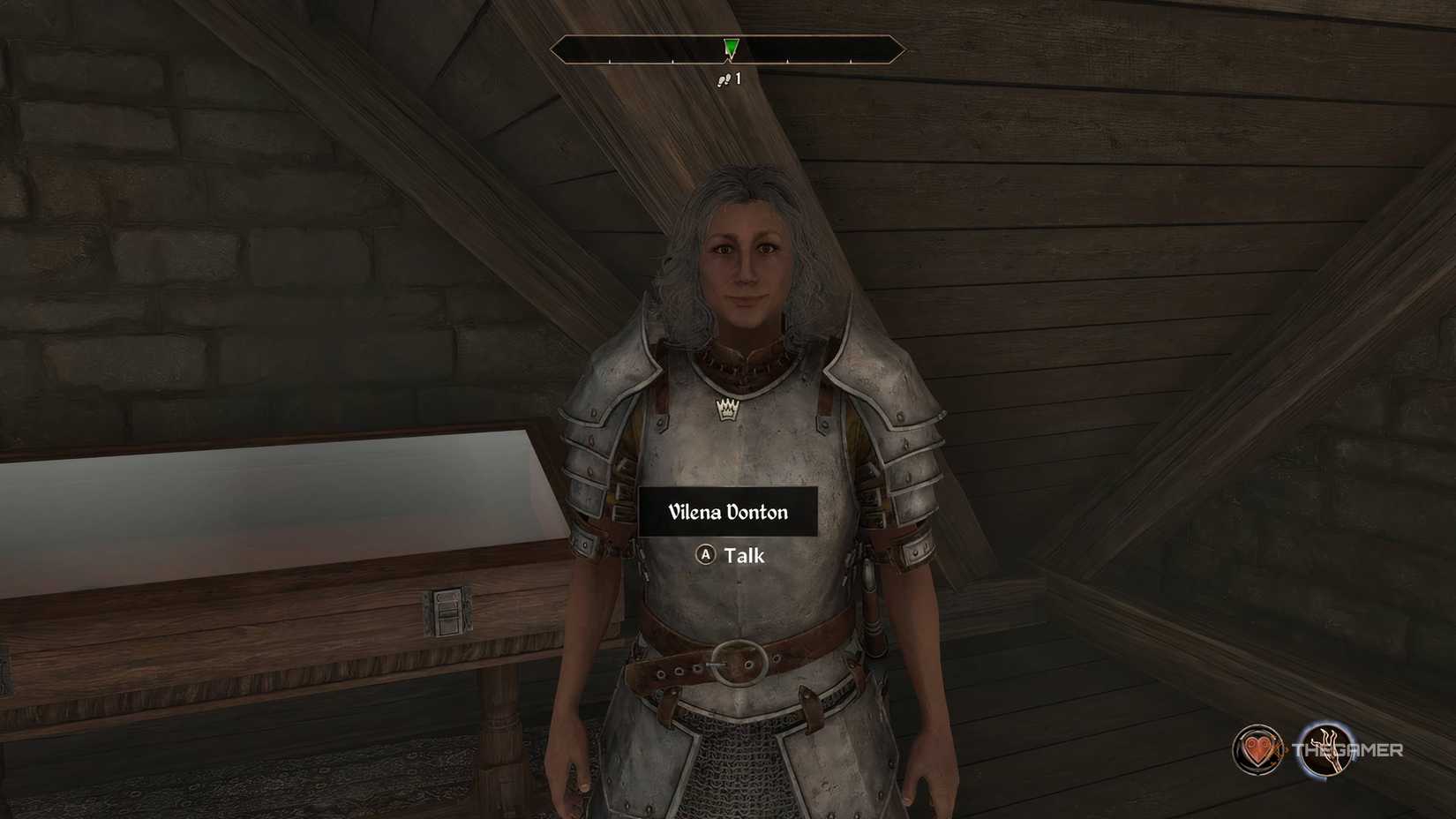The image size is (1456, 819).
Task: Click the number 1 beside the footsteps icon
Action: tap(739, 81)
